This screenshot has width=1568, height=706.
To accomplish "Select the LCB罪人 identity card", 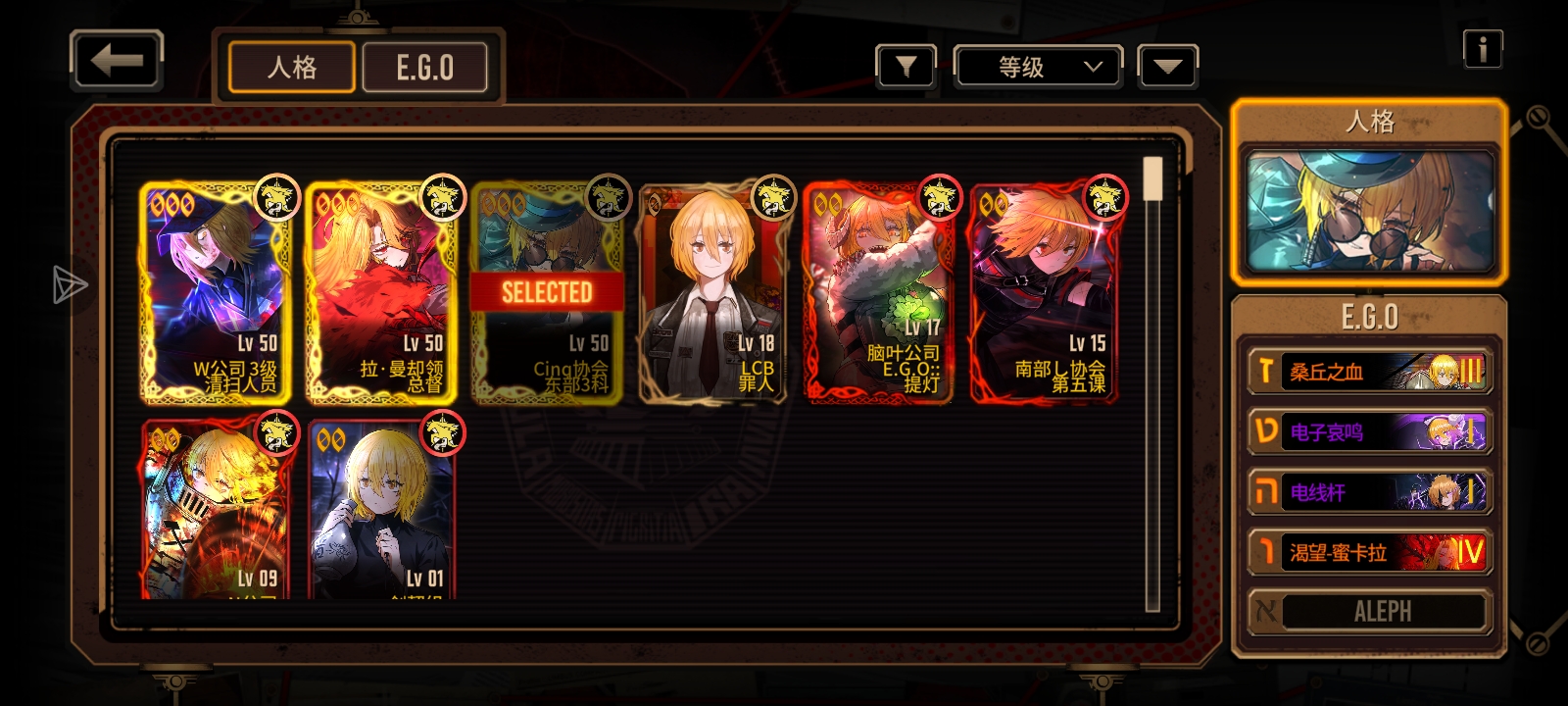I will coord(712,292).
